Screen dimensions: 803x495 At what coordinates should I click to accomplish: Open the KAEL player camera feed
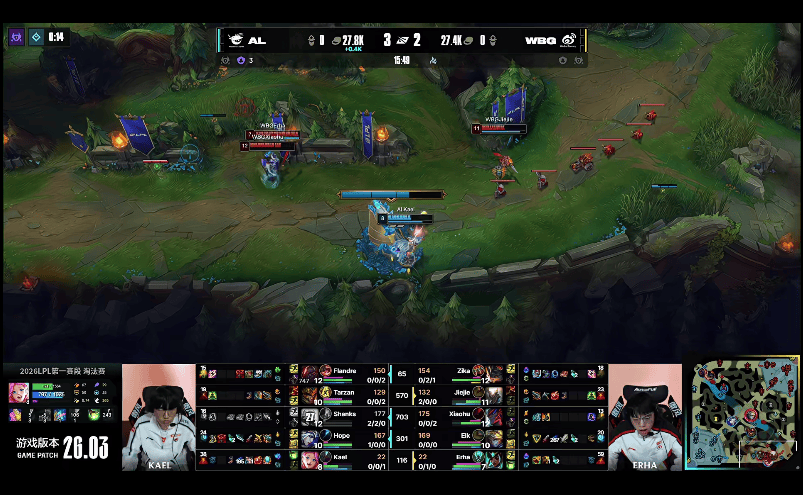coord(159,416)
